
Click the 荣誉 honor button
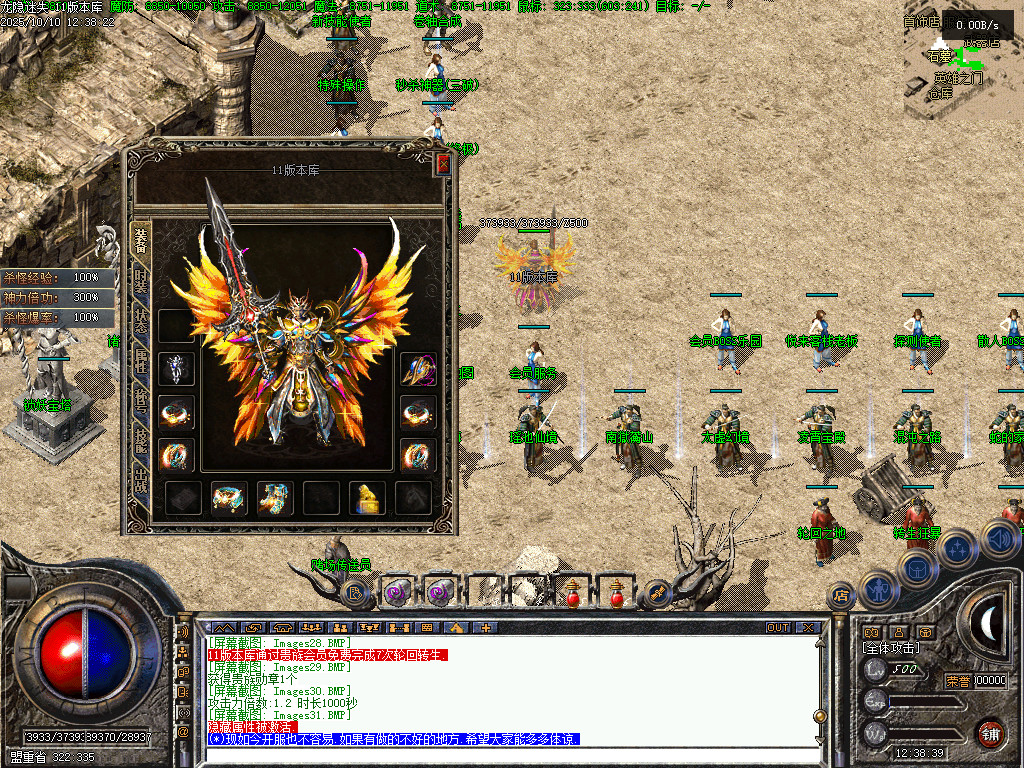coord(957,681)
